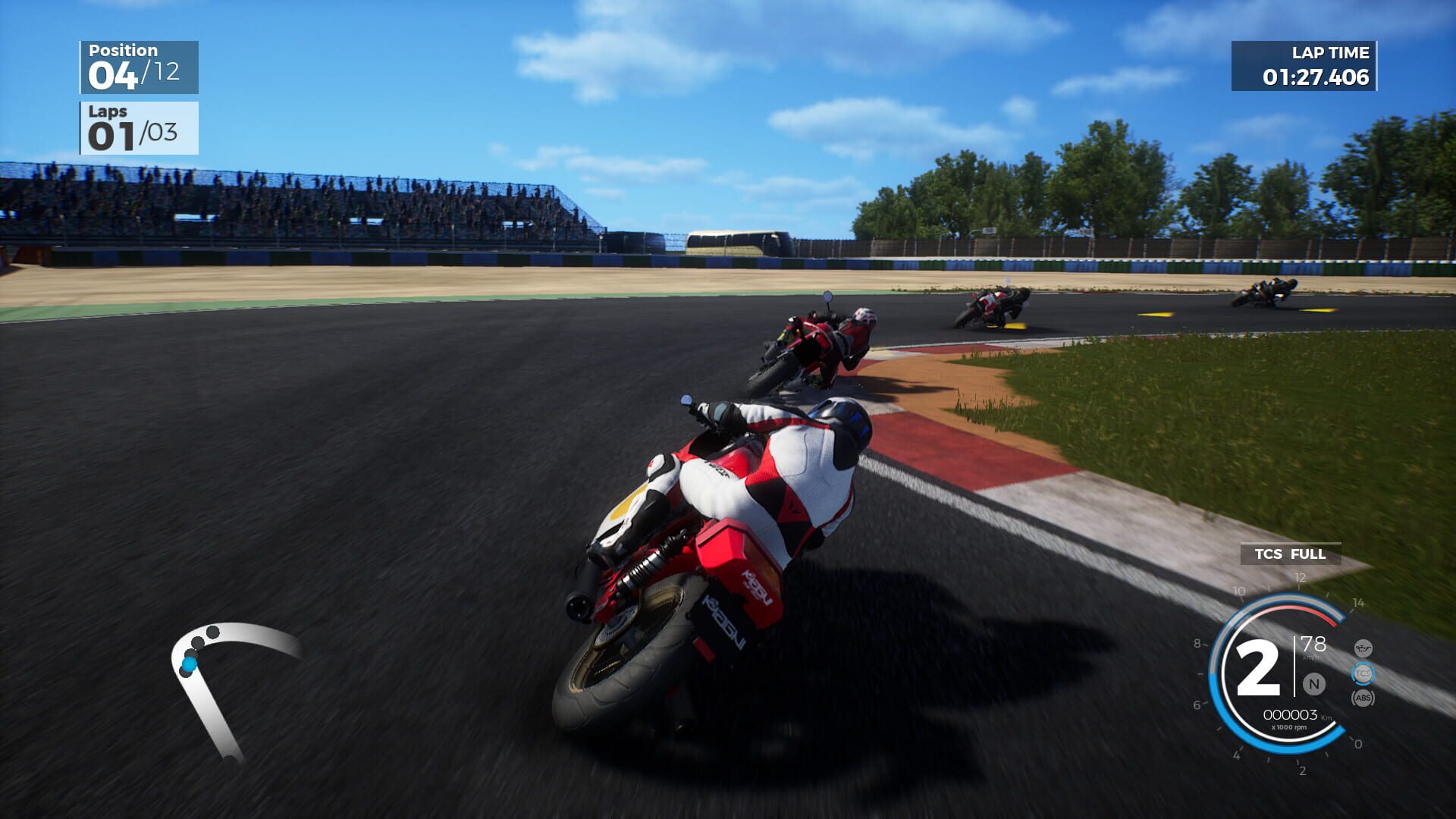
Task: Click the ABS indicator icon on the dashboard
Action: pos(1363,698)
